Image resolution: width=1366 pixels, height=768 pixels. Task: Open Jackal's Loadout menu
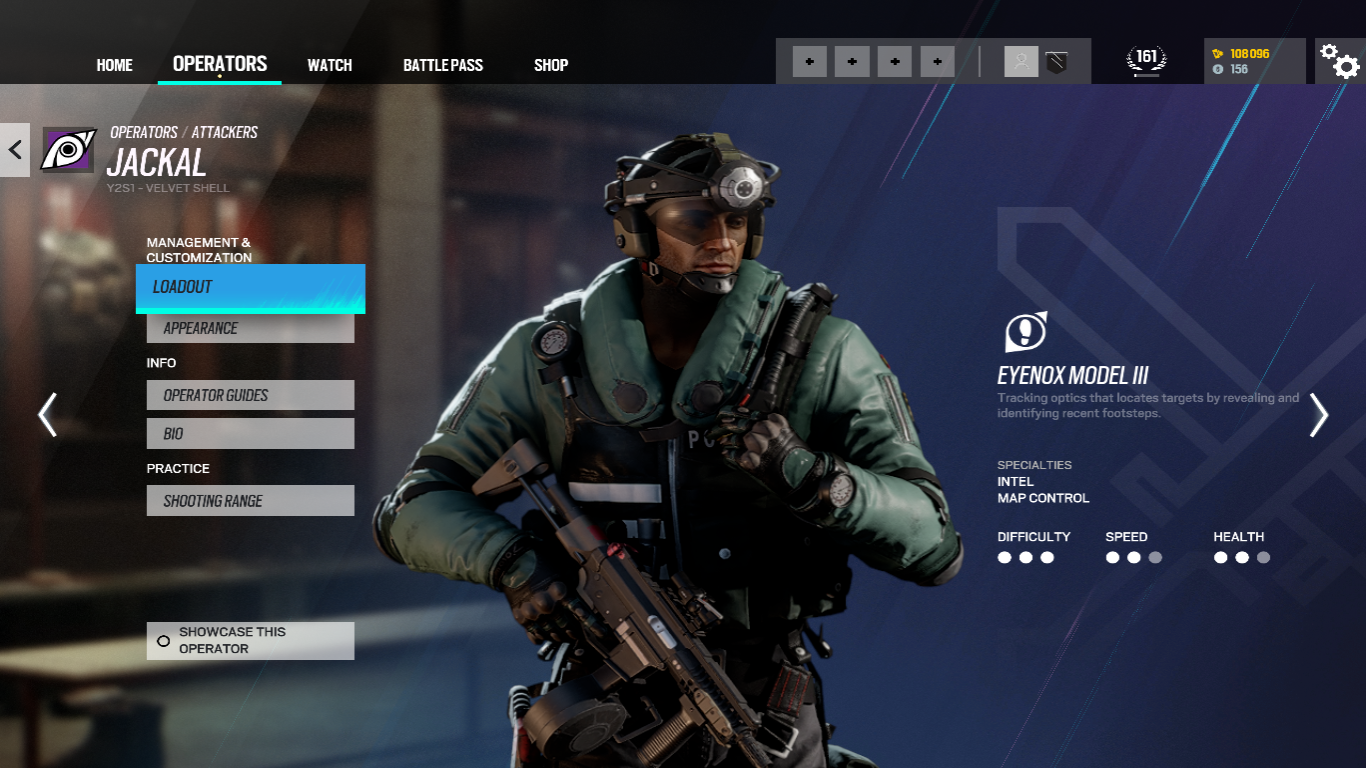tap(250, 287)
